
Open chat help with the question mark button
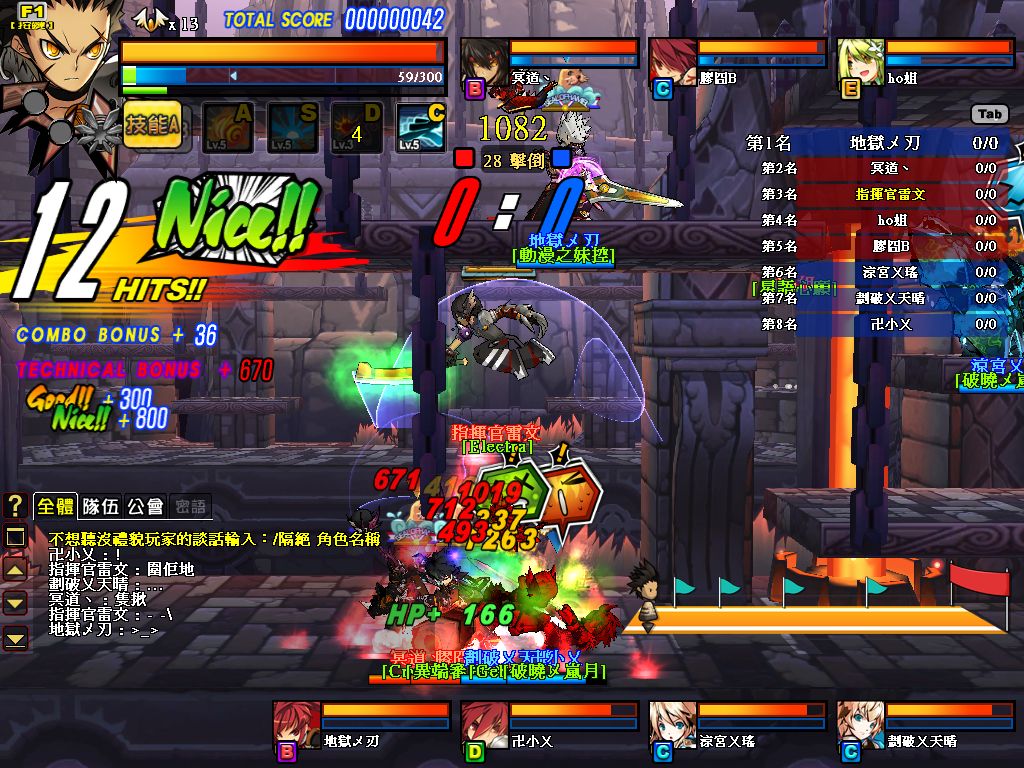pyautogui.click(x=15, y=506)
